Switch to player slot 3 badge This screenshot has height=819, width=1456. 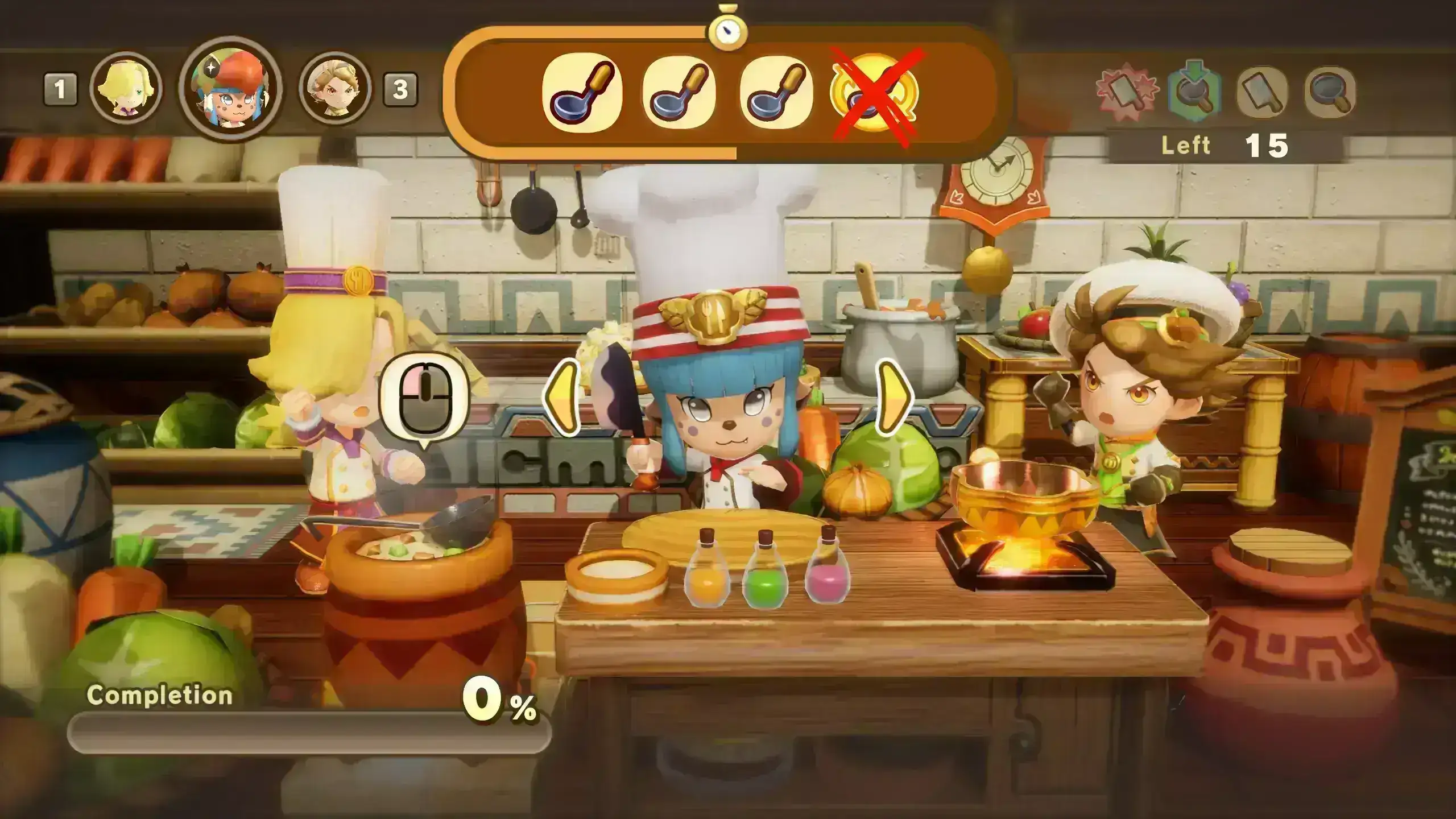tap(402, 88)
